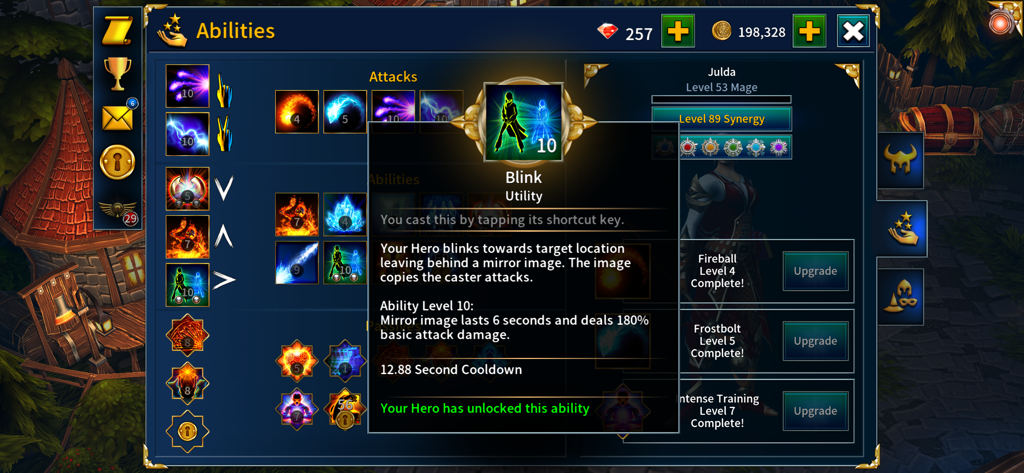The image size is (1024, 473).
Task: Choose the equipped purple missile attack slot
Action: pos(187,87)
